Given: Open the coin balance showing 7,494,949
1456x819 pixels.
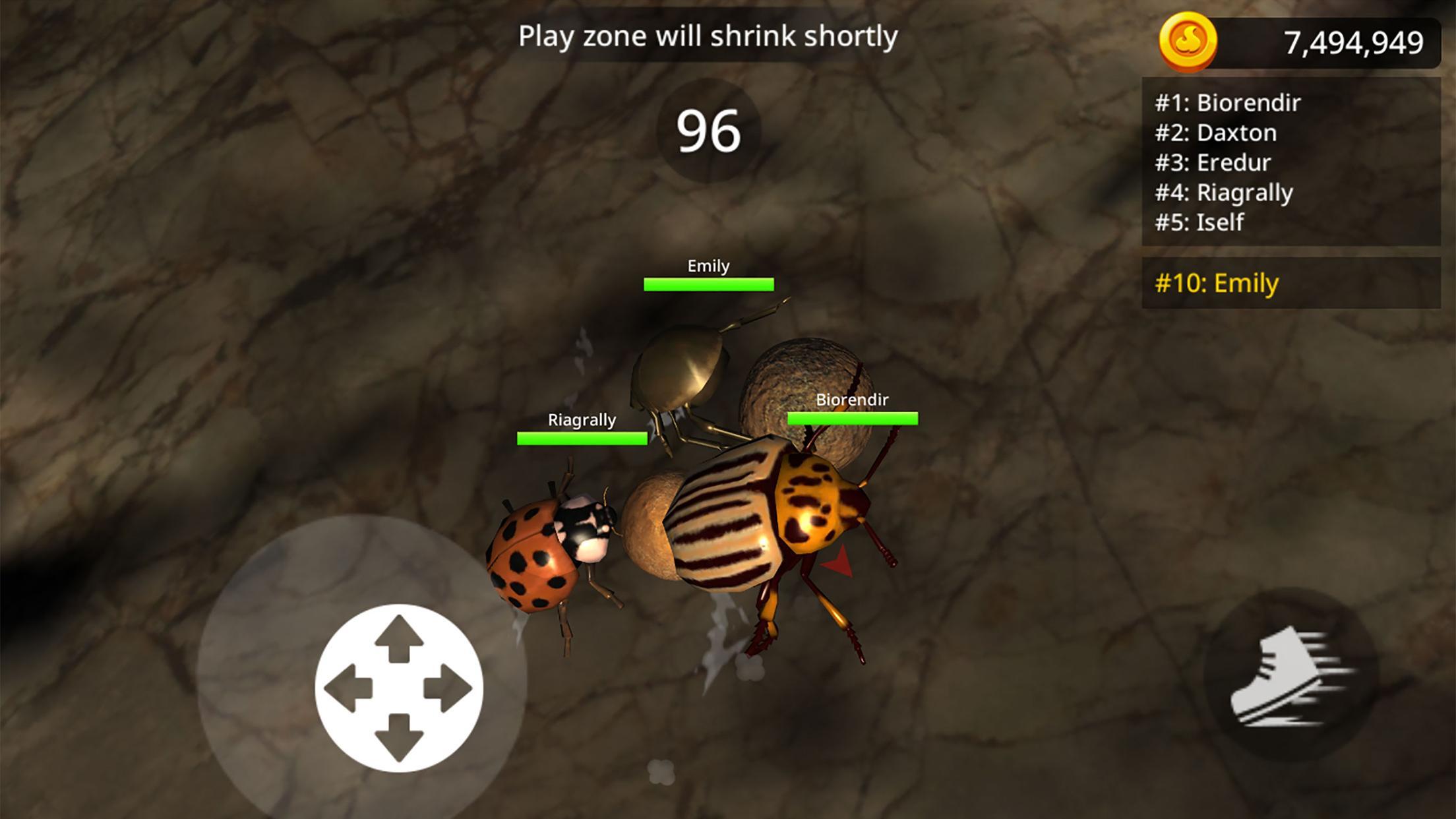Looking at the screenshot, I should (x=1355, y=41).
